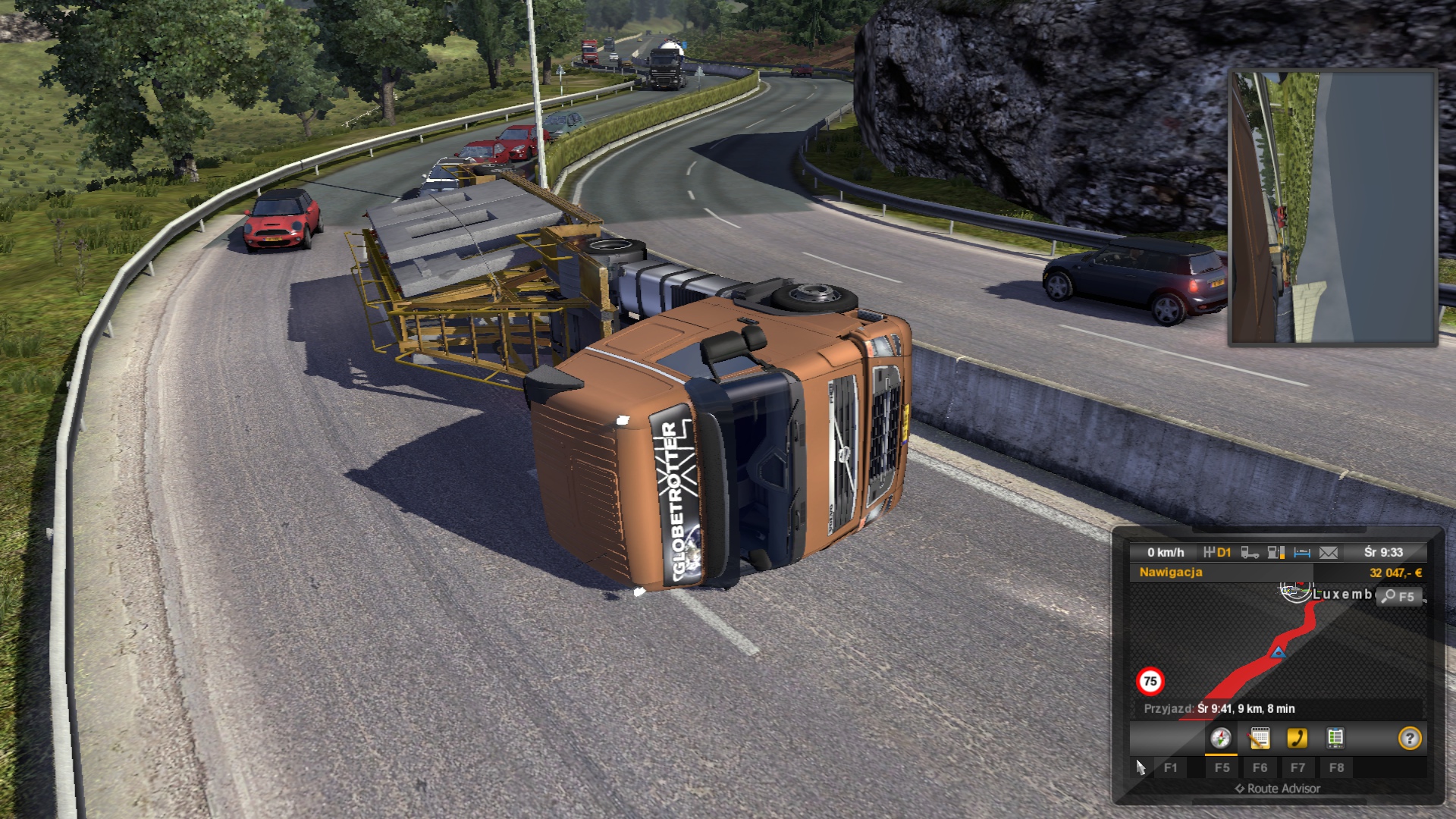The width and height of the screenshot is (1456, 819).
Task: Open mail via the envelope icon
Action: click(x=1329, y=553)
